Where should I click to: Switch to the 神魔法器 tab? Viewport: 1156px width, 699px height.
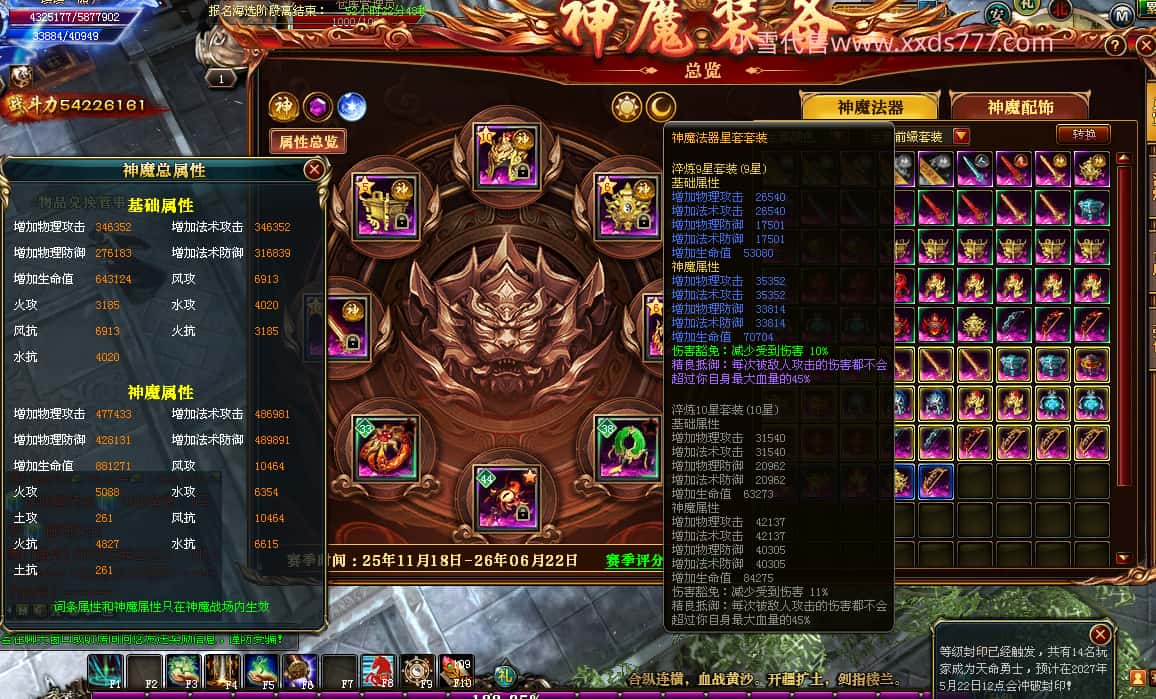click(870, 107)
